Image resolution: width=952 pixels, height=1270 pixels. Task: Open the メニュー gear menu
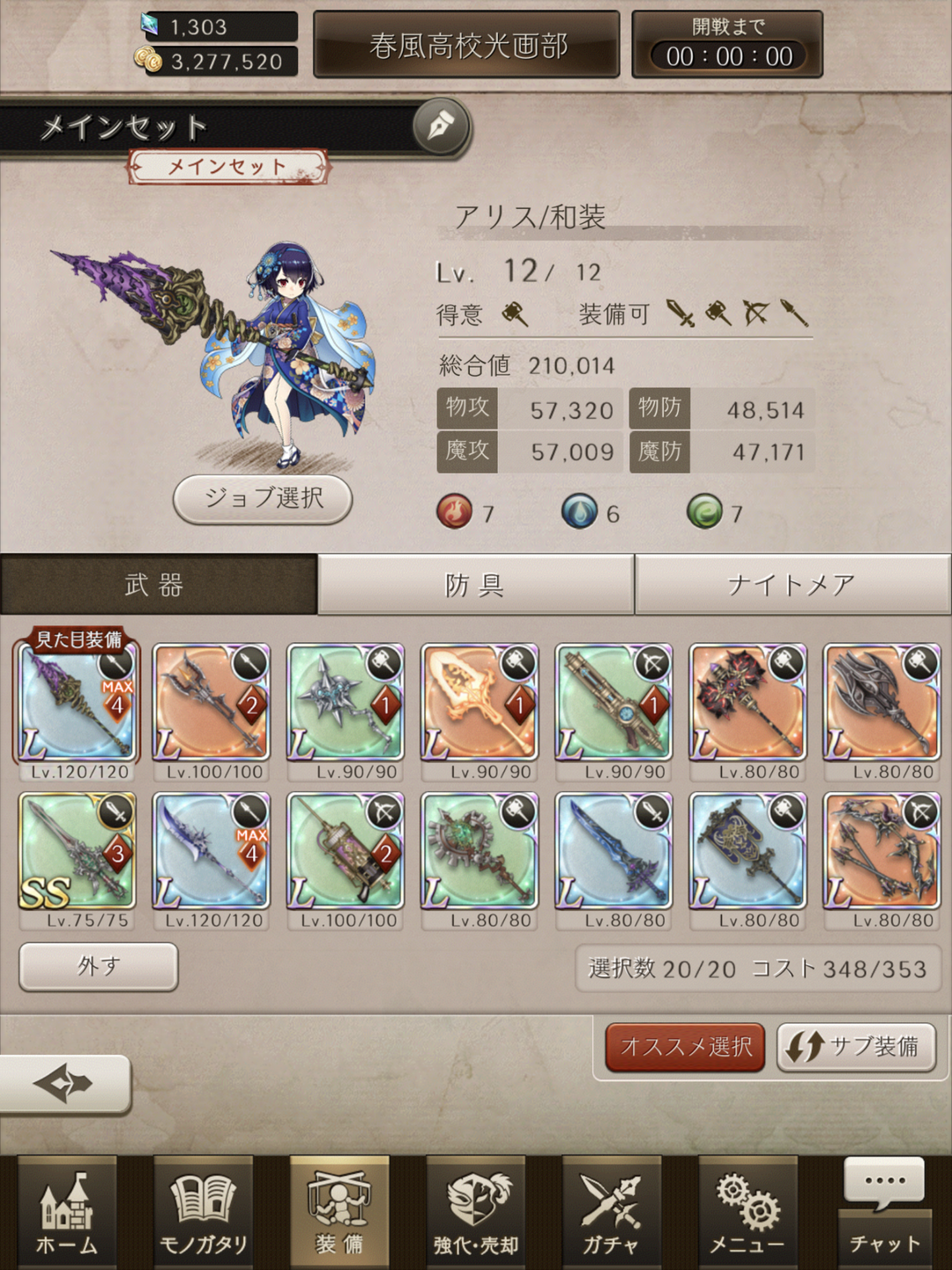(747, 1213)
